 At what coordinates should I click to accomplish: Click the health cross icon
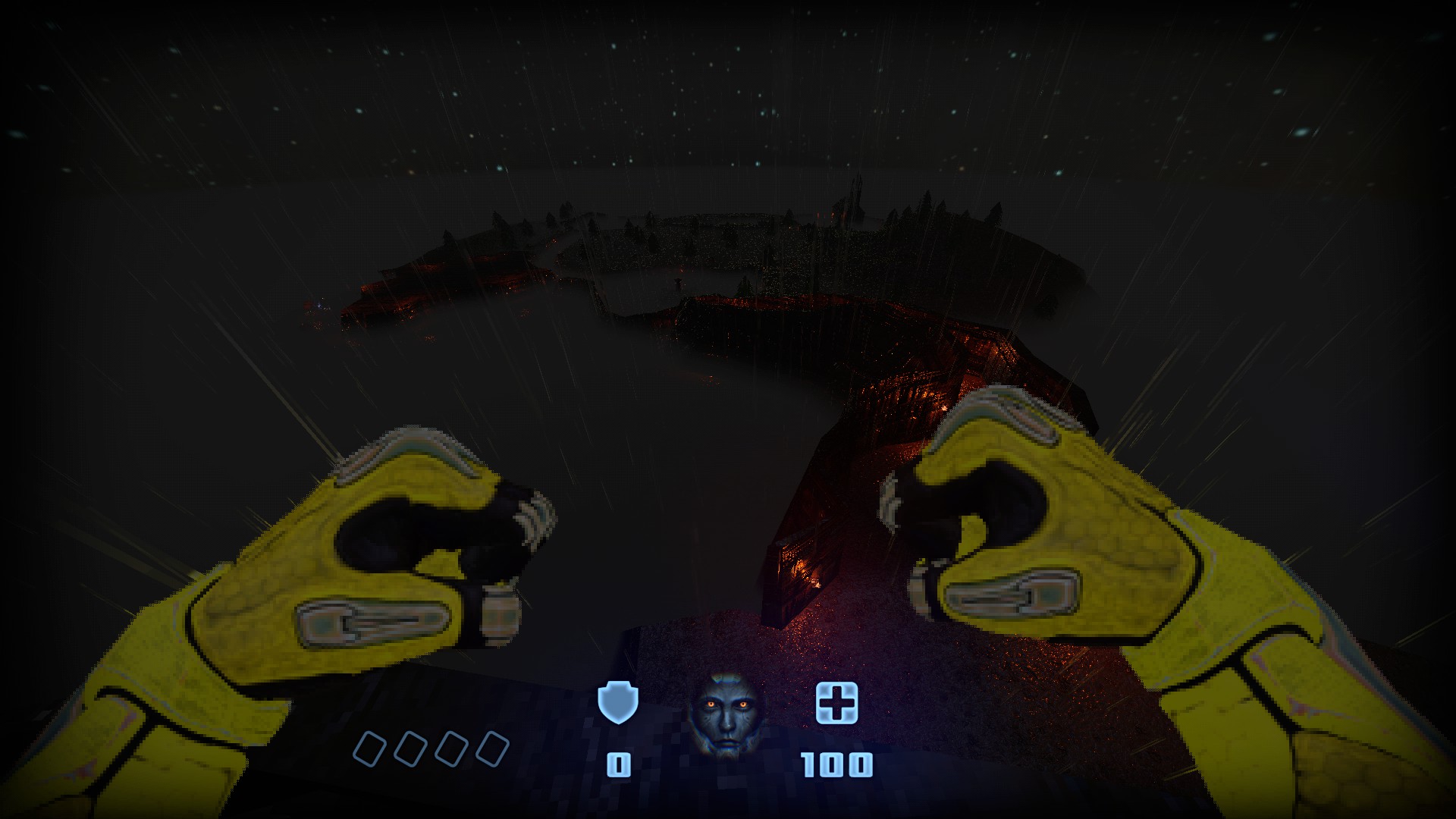pos(836,702)
